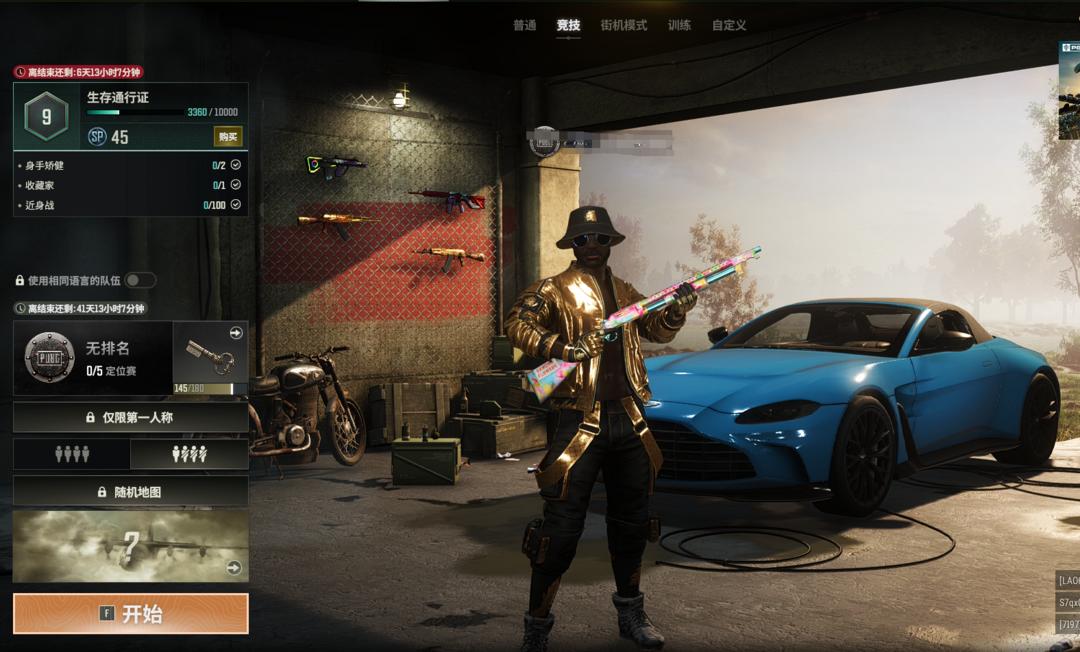
Task: Choose the 自定义 custom match tab
Action: click(729, 25)
